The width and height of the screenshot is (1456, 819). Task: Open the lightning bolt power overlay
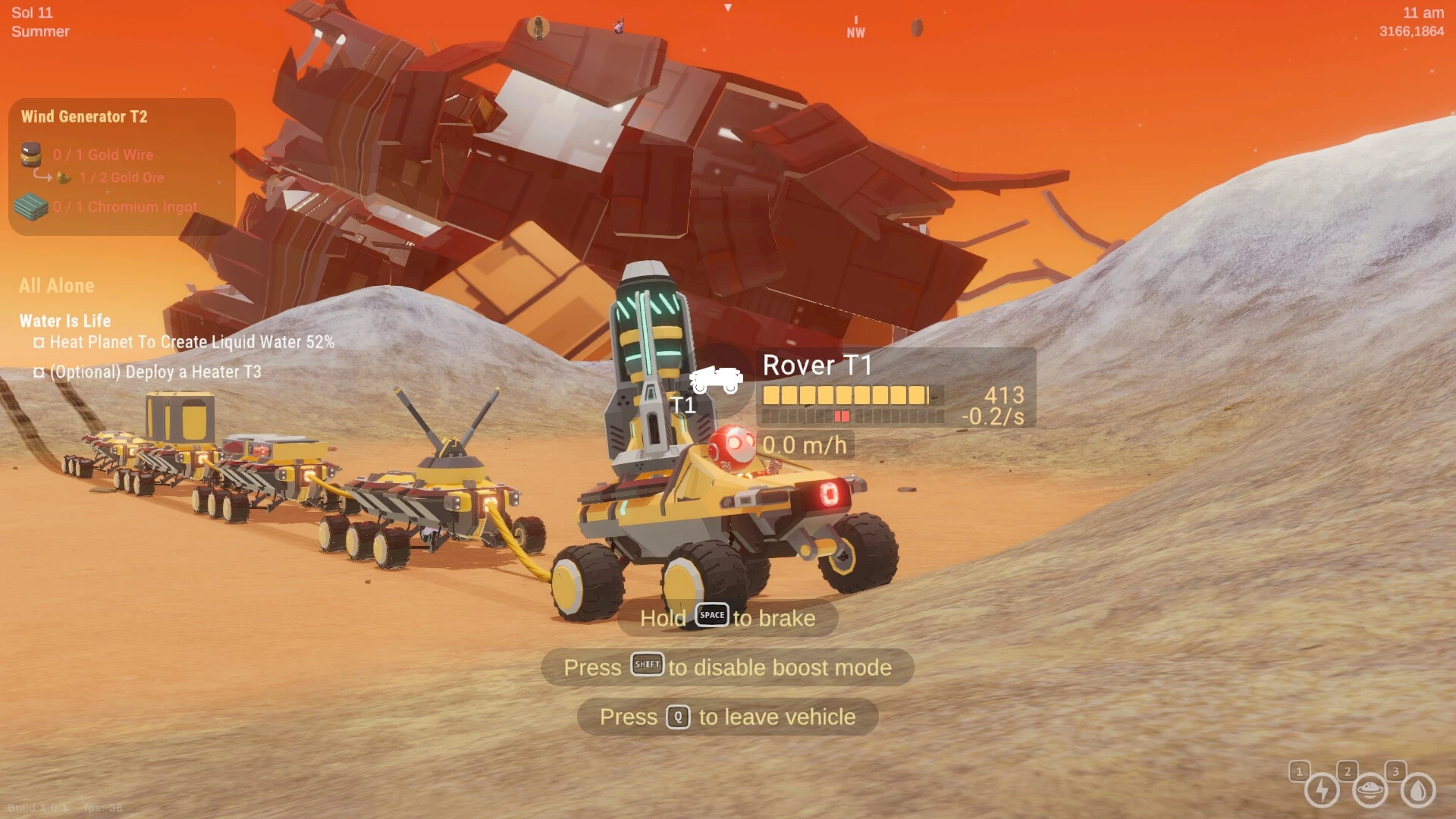point(1322,790)
